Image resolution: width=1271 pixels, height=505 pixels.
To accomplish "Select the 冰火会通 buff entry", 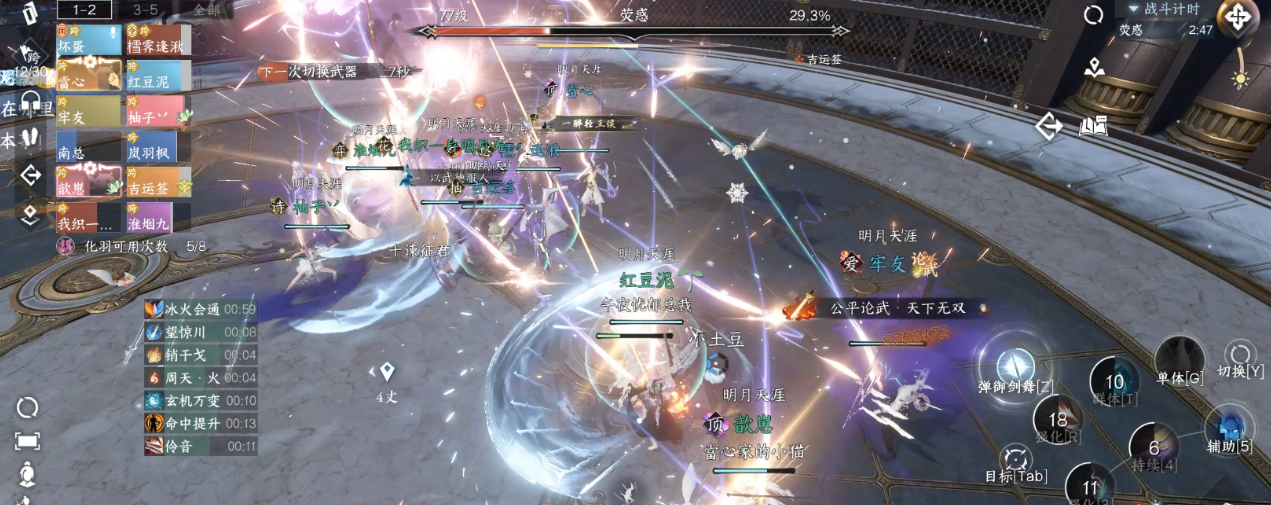I will coord(200,310).
